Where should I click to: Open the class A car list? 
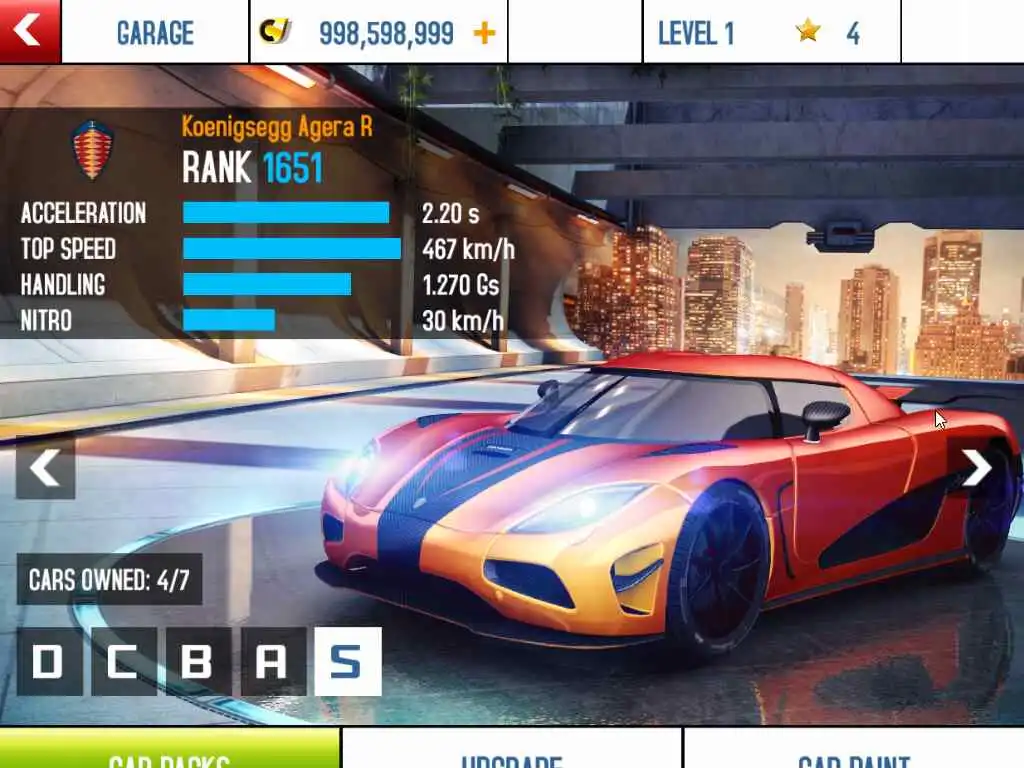click(273, 661)
